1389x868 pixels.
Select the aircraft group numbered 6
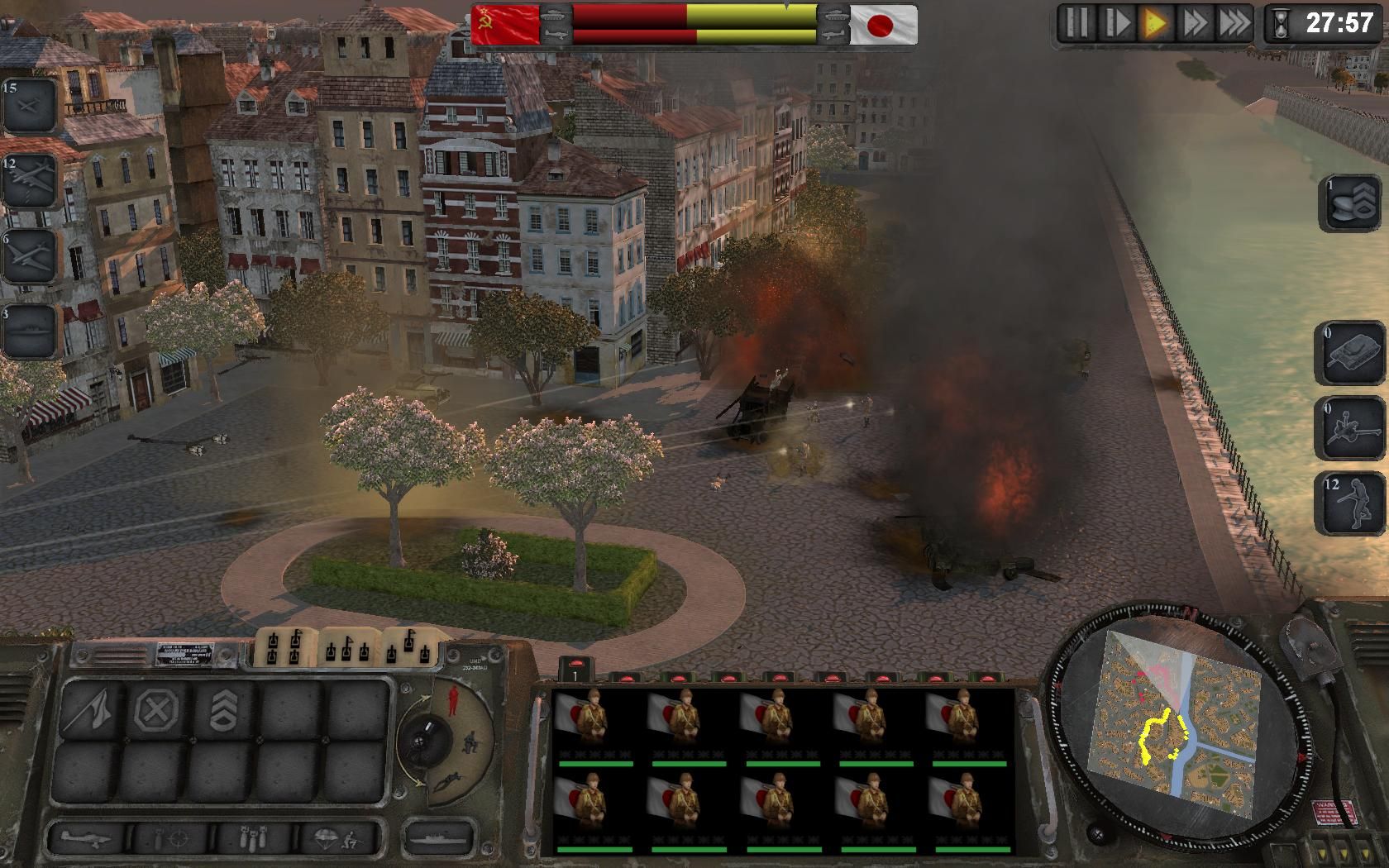click(30, 256)
